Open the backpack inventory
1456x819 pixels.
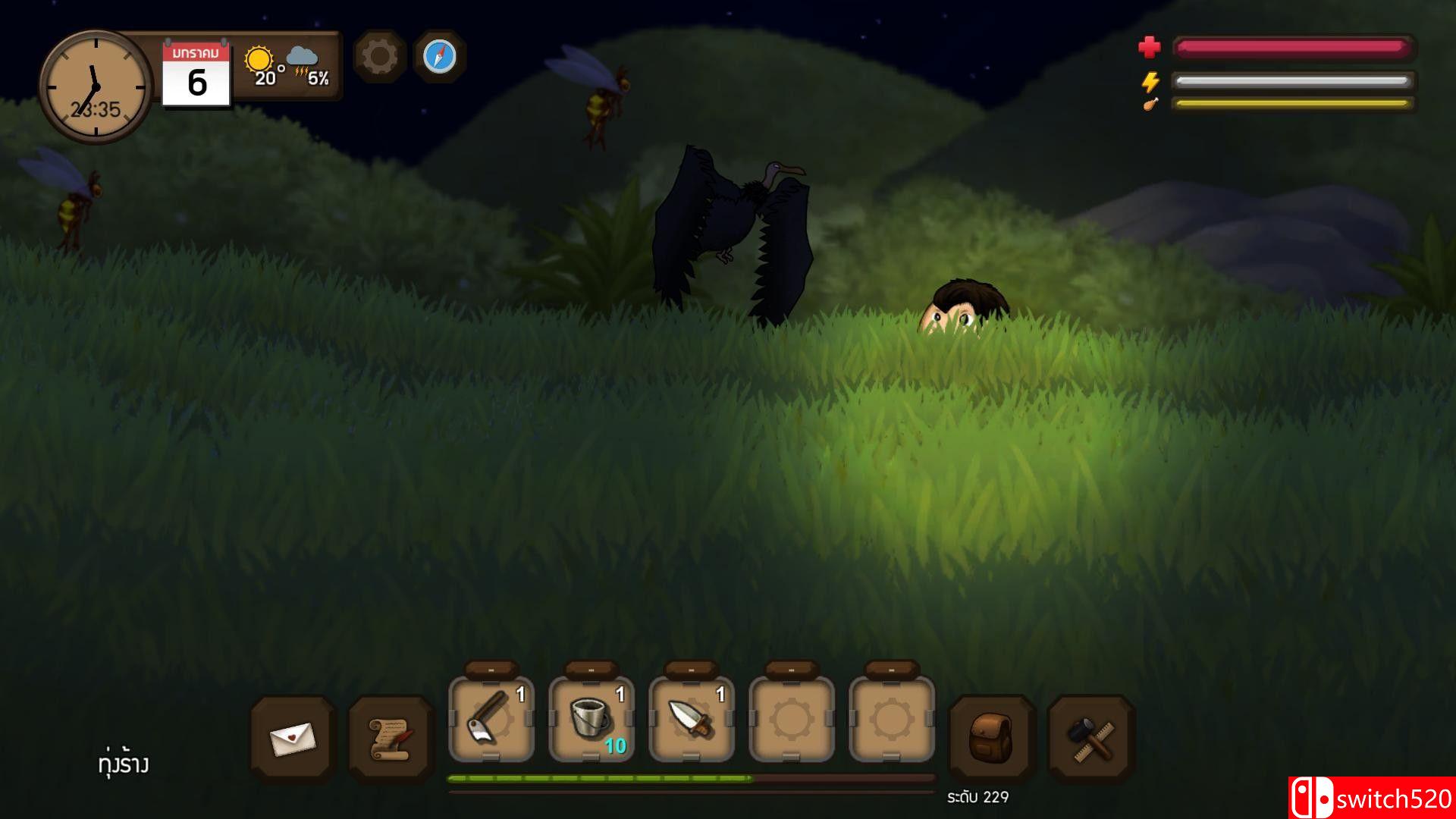[x=992, y=739]
